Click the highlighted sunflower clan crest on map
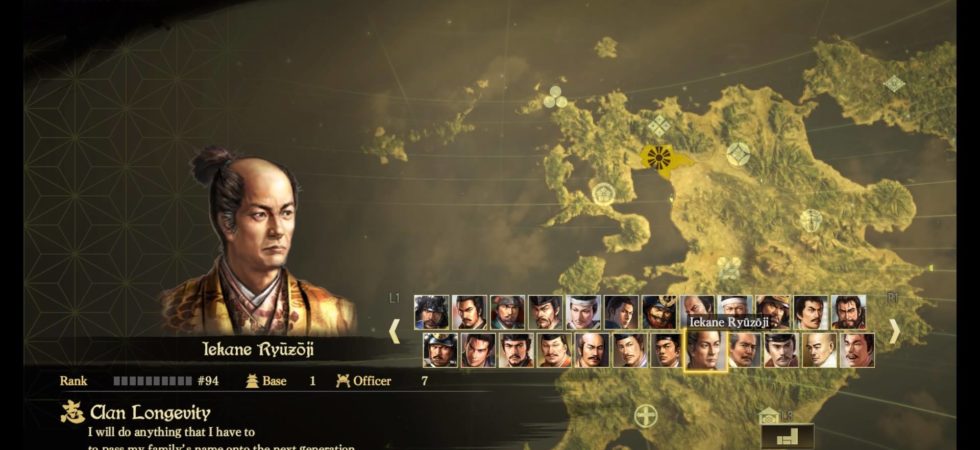 point(658,157)
